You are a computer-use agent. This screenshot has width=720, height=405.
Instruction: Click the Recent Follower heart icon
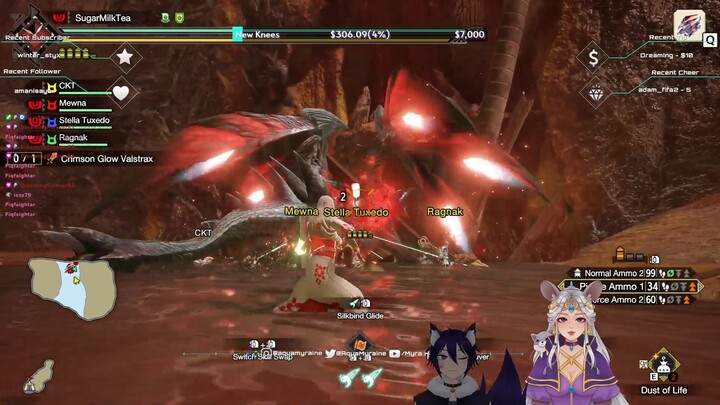coord(120,93)
